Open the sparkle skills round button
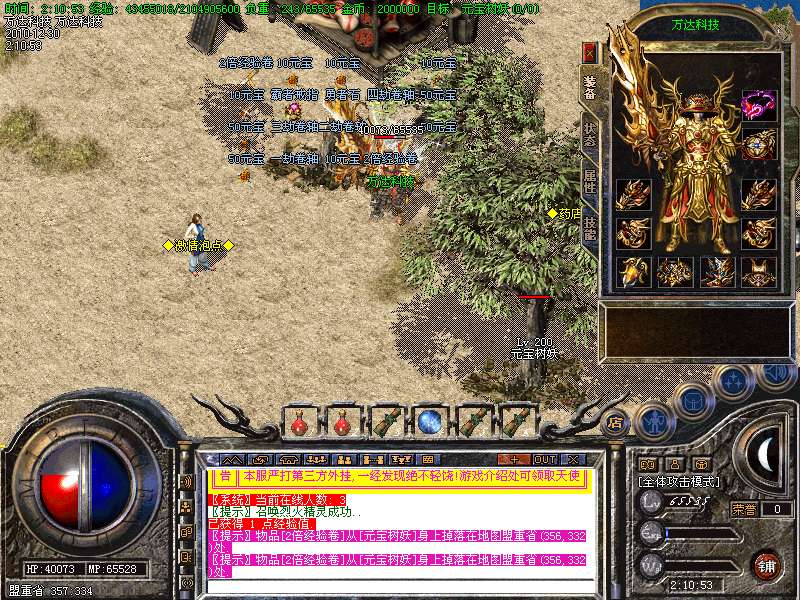The width and height of the screenshot is (800, 600). (x=734, y=380)
